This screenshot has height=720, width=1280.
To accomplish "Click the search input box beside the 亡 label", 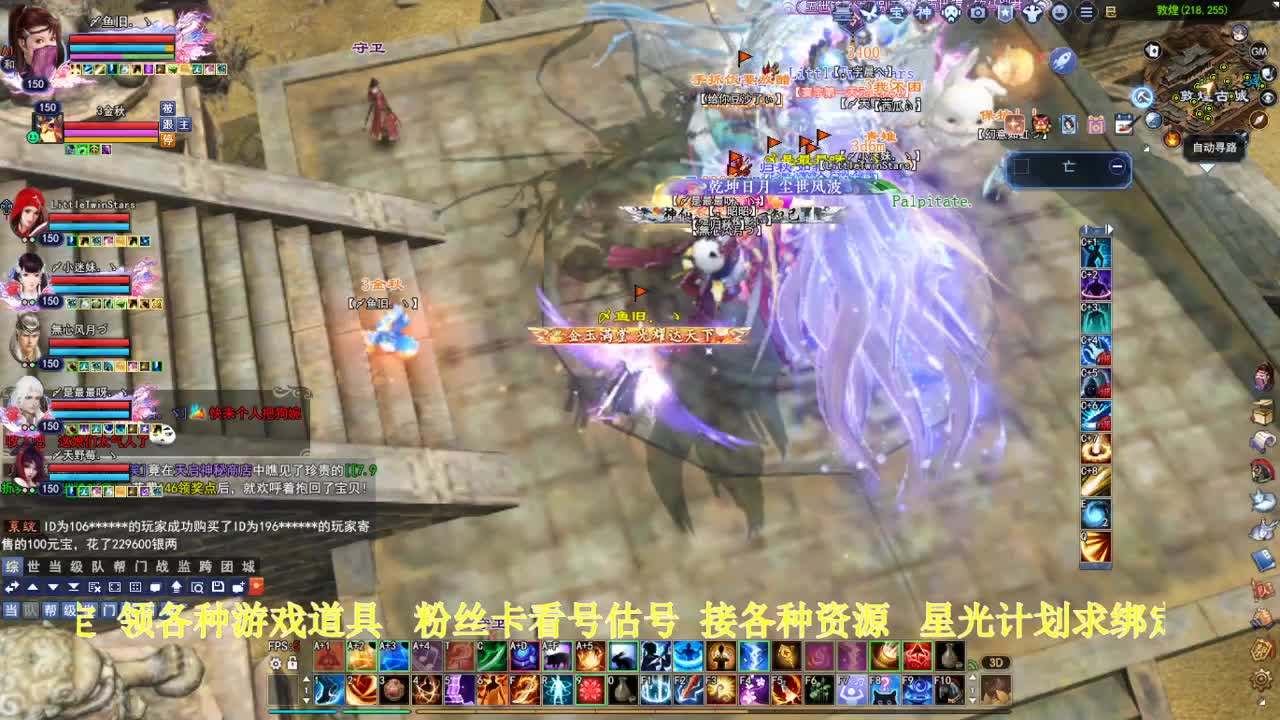I will pyautogui.click(x=1022, y=167).
